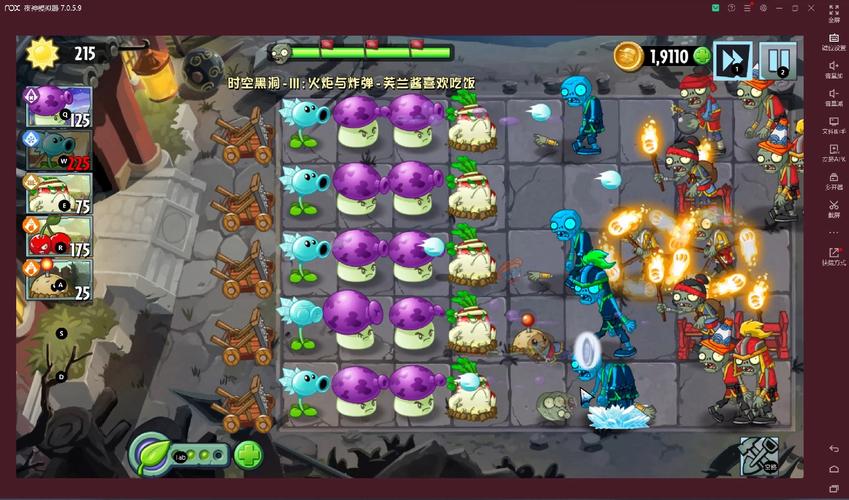Add Plant Food with green plus button

click(x=249, y=457)
